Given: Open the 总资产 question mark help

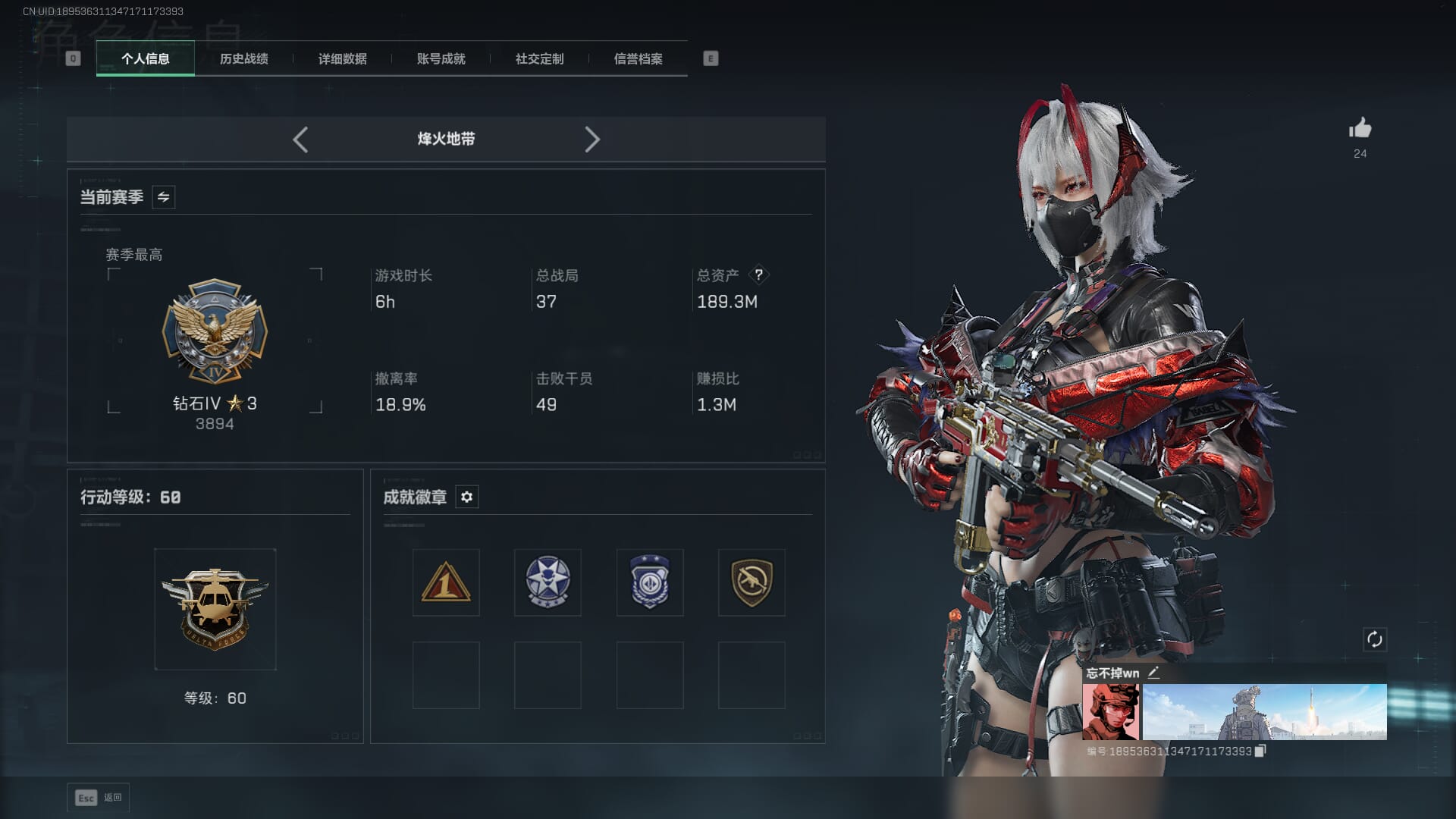Looking at the screenshot, I should tap(758, 275).
